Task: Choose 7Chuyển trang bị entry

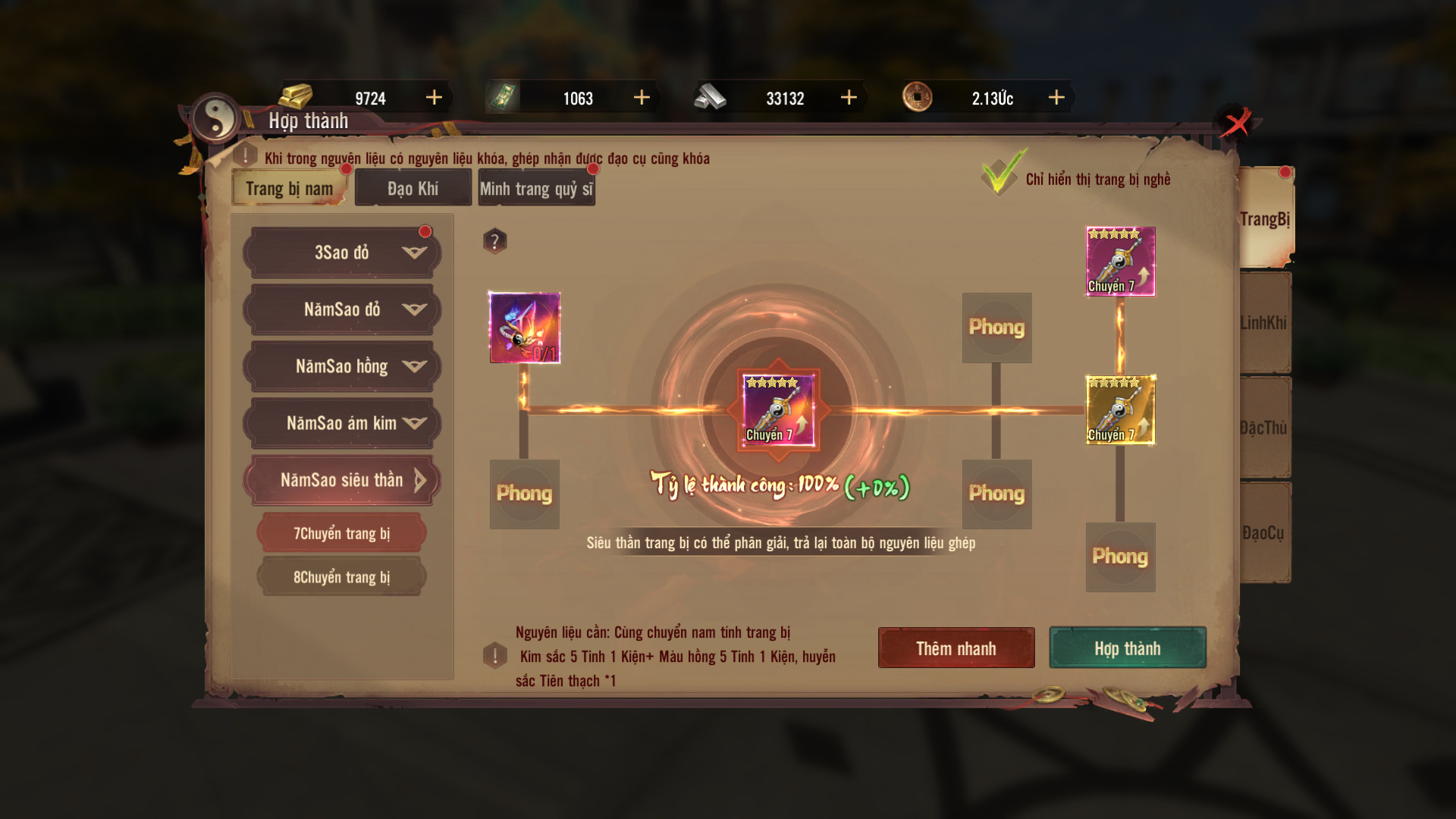Action: point(342,533)
